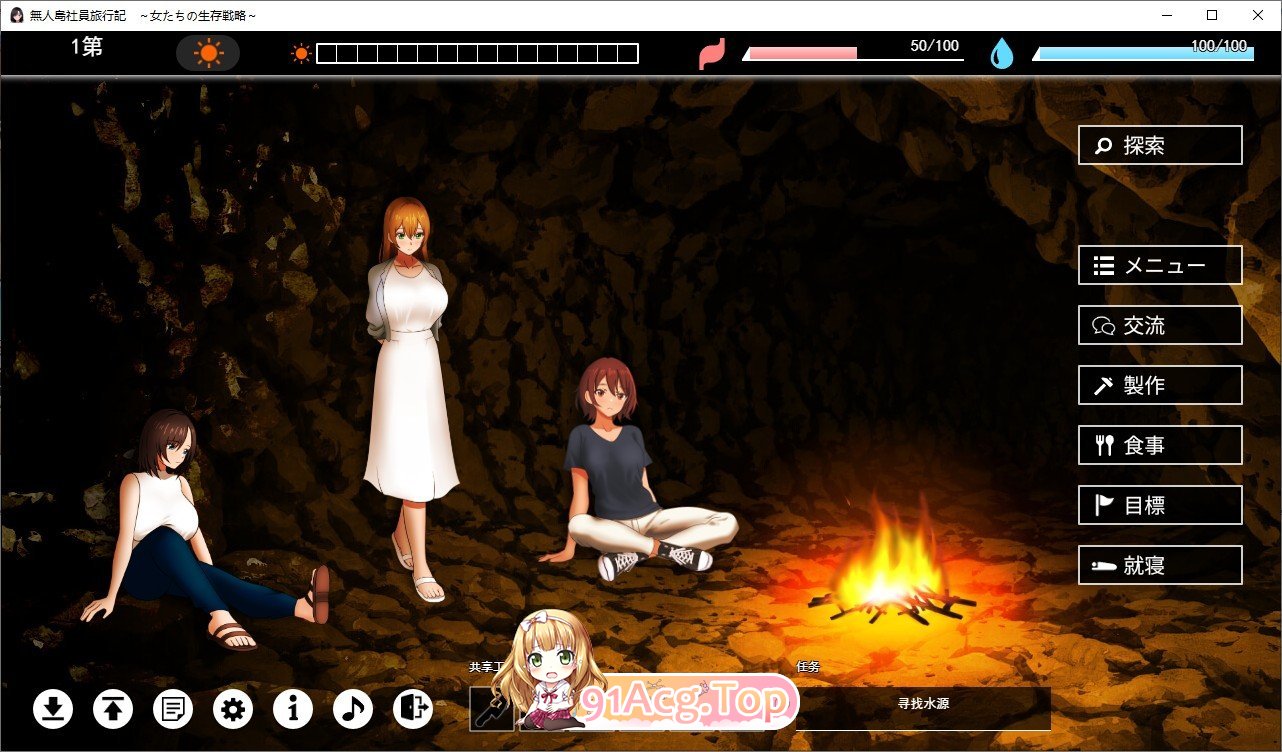Close the game window

point(1258,15)
